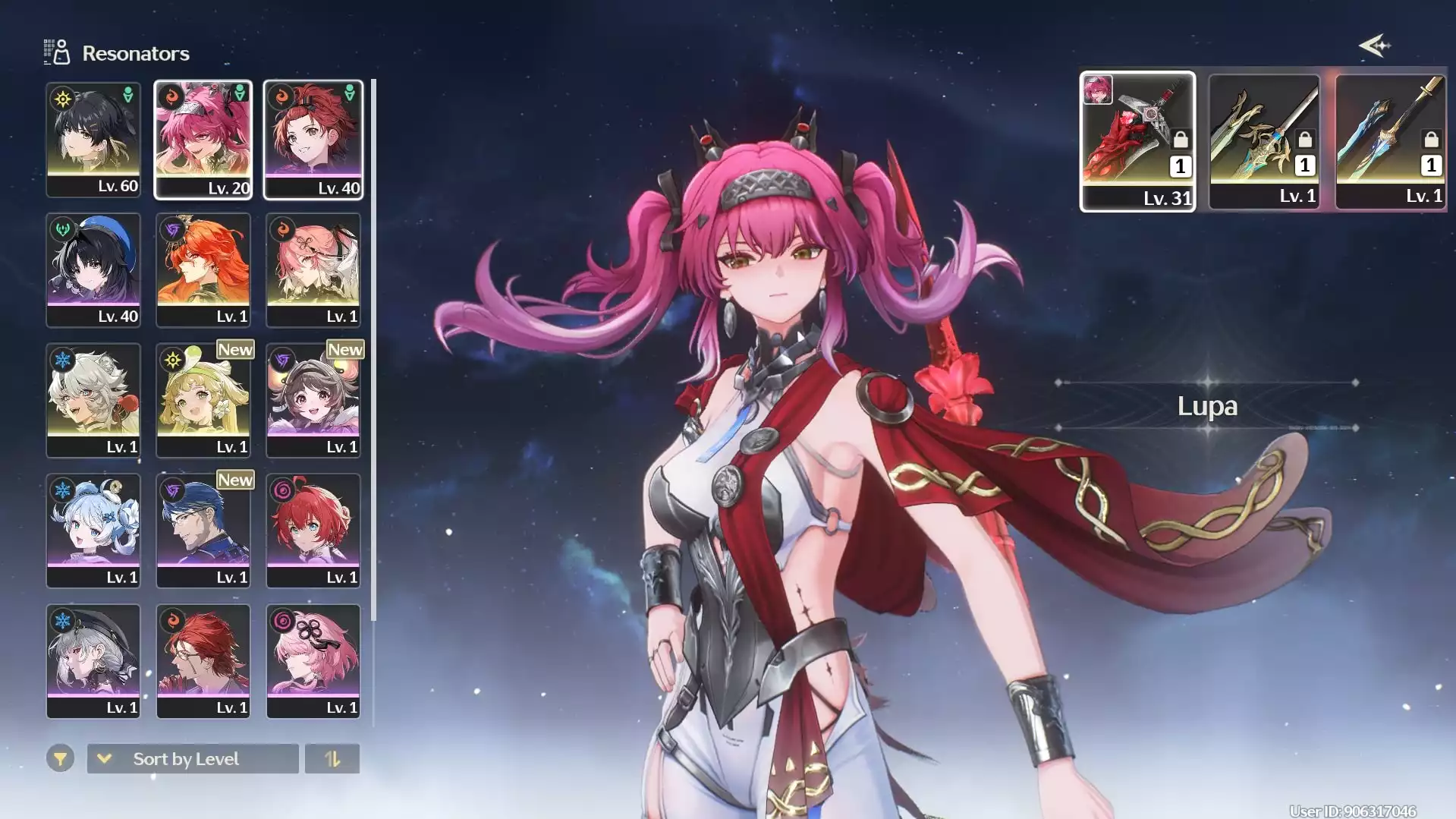Select the red gauntlet weapon Lv. 31
The width and height of the screenshot is (1456, 819).
click(1137, 141)
